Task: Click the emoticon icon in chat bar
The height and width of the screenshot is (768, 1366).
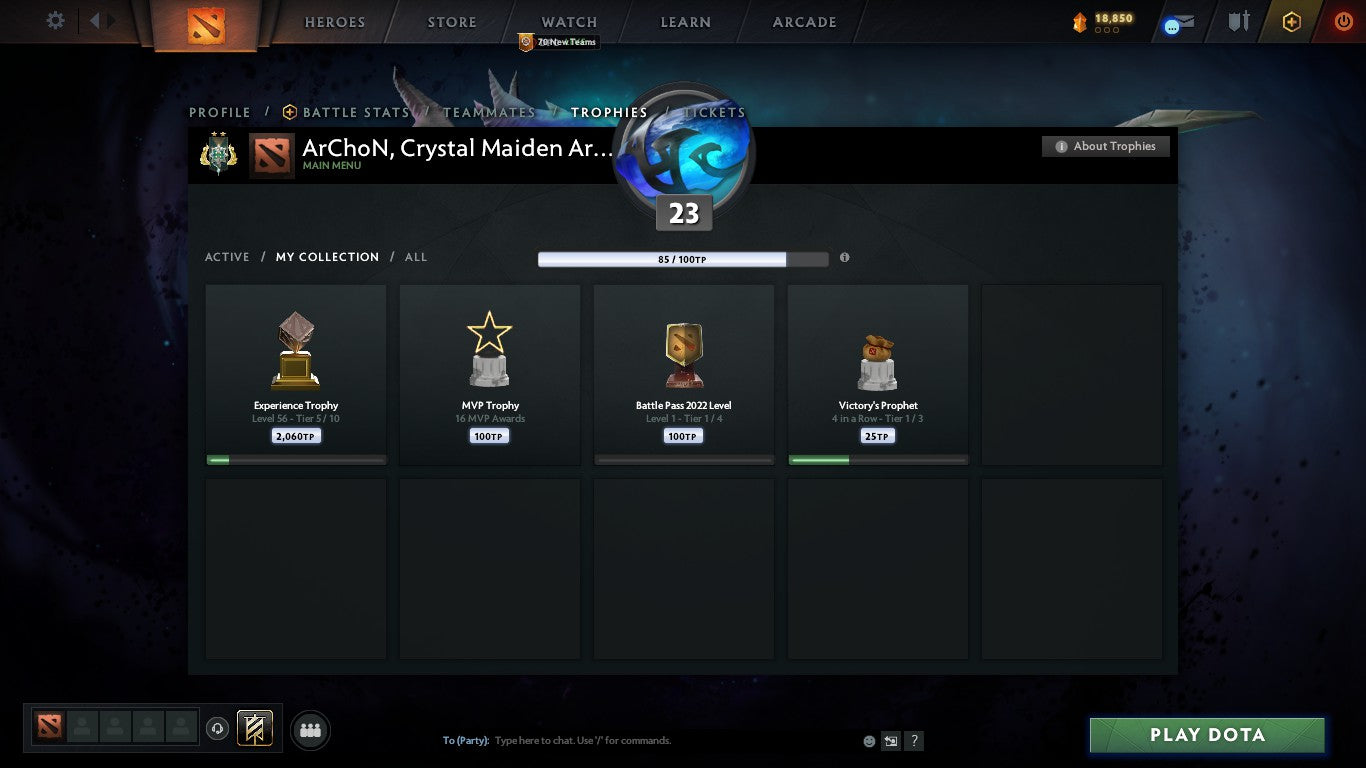Action: click(x=867, y=740)
